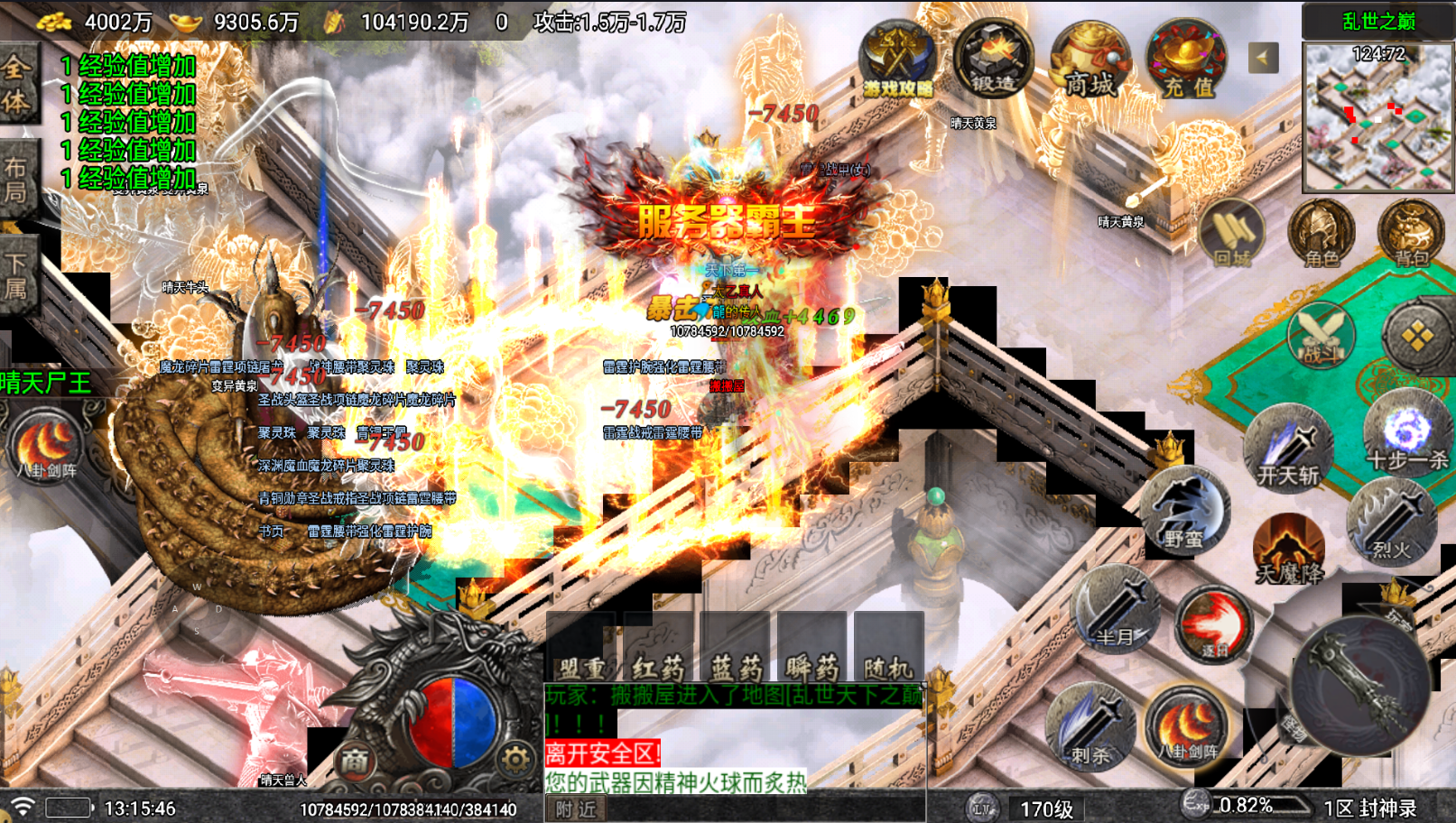Image resolution: width=1456 pixels, height=823 pixels.
Task: Open the 商城 shop
Action: click(1090, 61)
